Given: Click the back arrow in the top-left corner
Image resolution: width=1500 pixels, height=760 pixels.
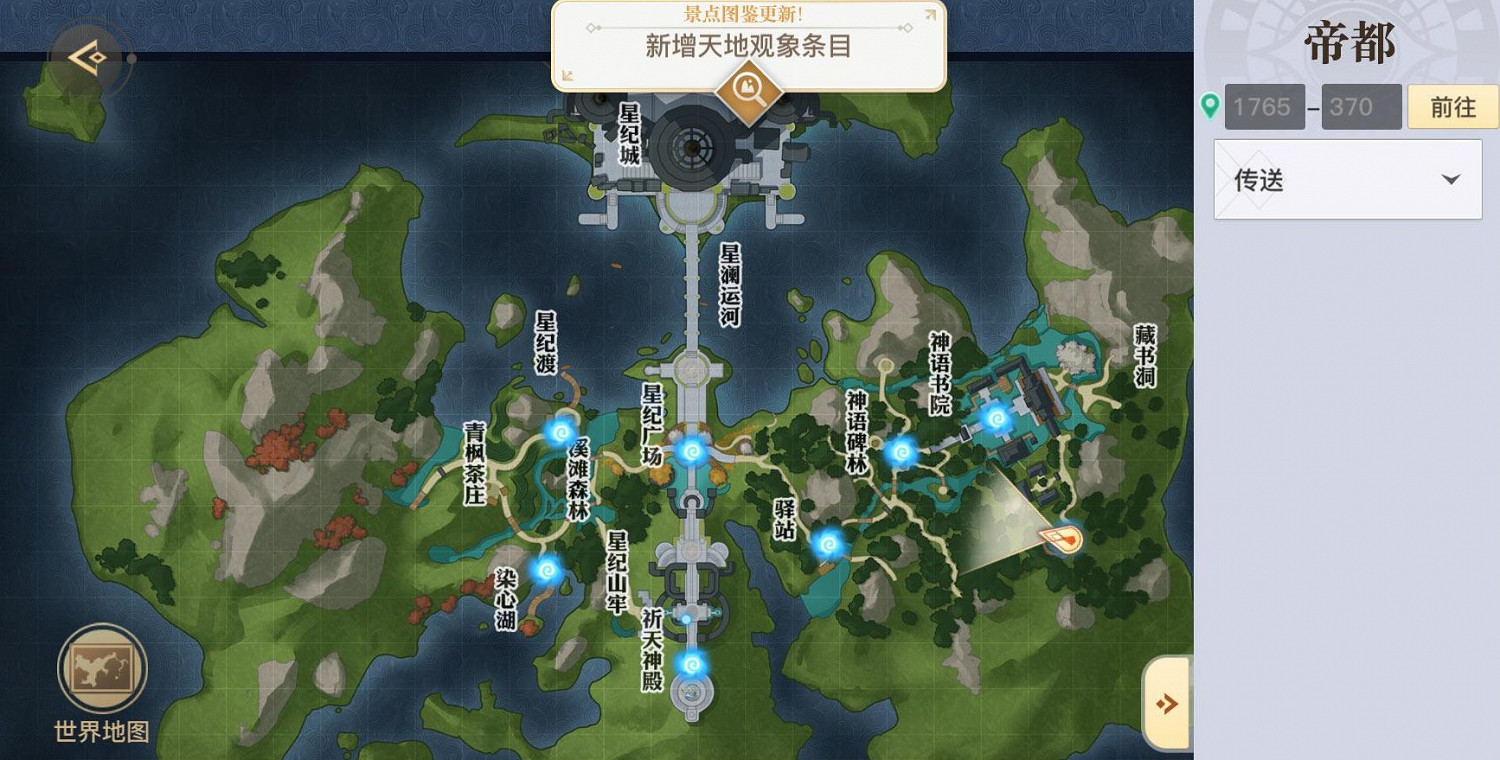Looking at the screenshot, I should [88, 57].
